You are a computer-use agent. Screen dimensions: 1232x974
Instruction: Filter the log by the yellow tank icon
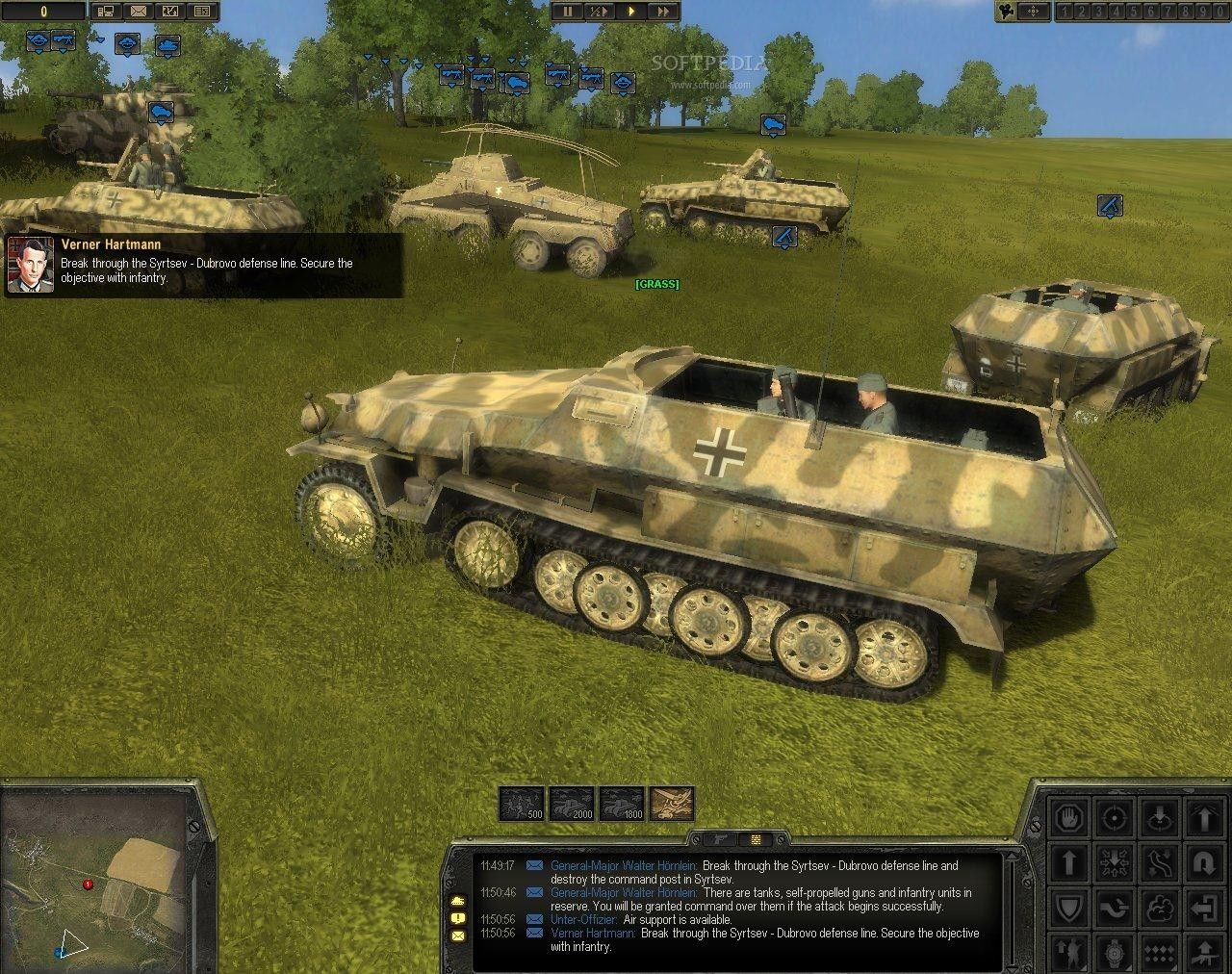[456, 900]
